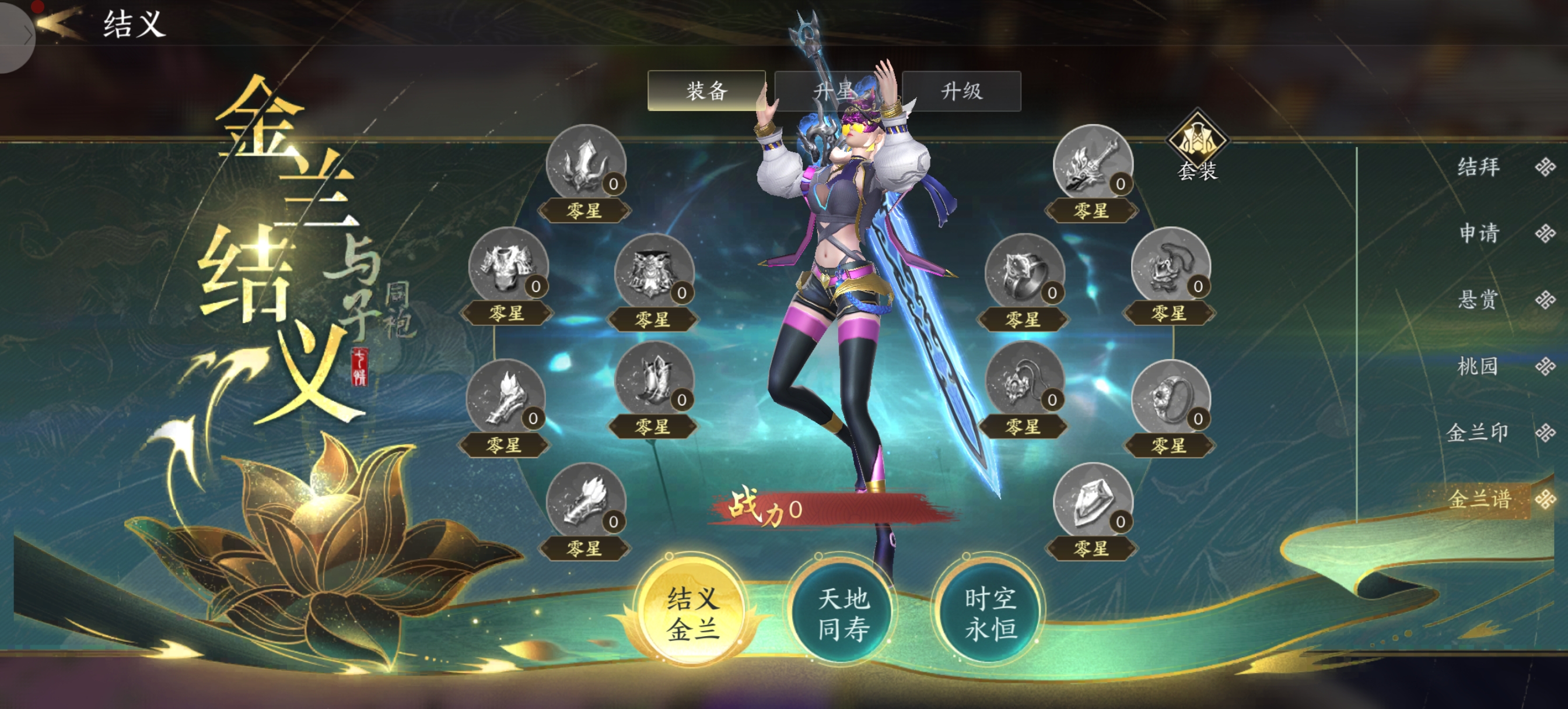This screenshot has height=709, width=1568.
Task: Open the 套装 set icon
Action: (x=1198, y=147)
